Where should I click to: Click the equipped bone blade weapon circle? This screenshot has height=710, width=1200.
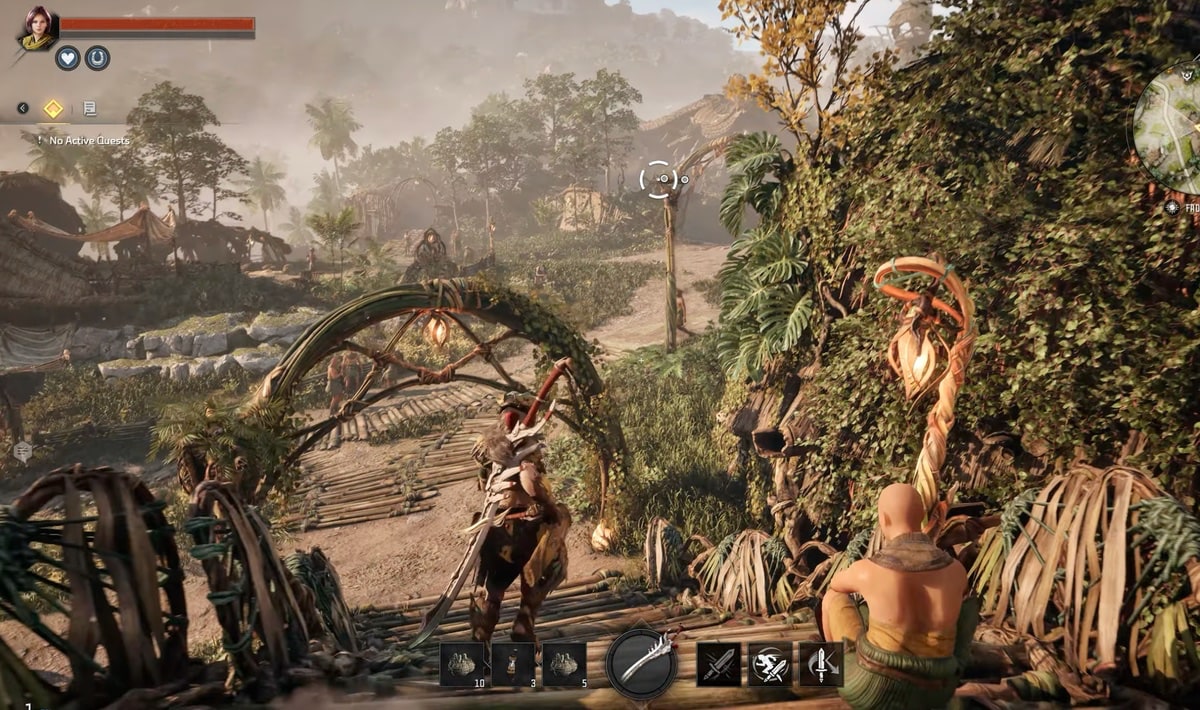click(x=642, y=663)
